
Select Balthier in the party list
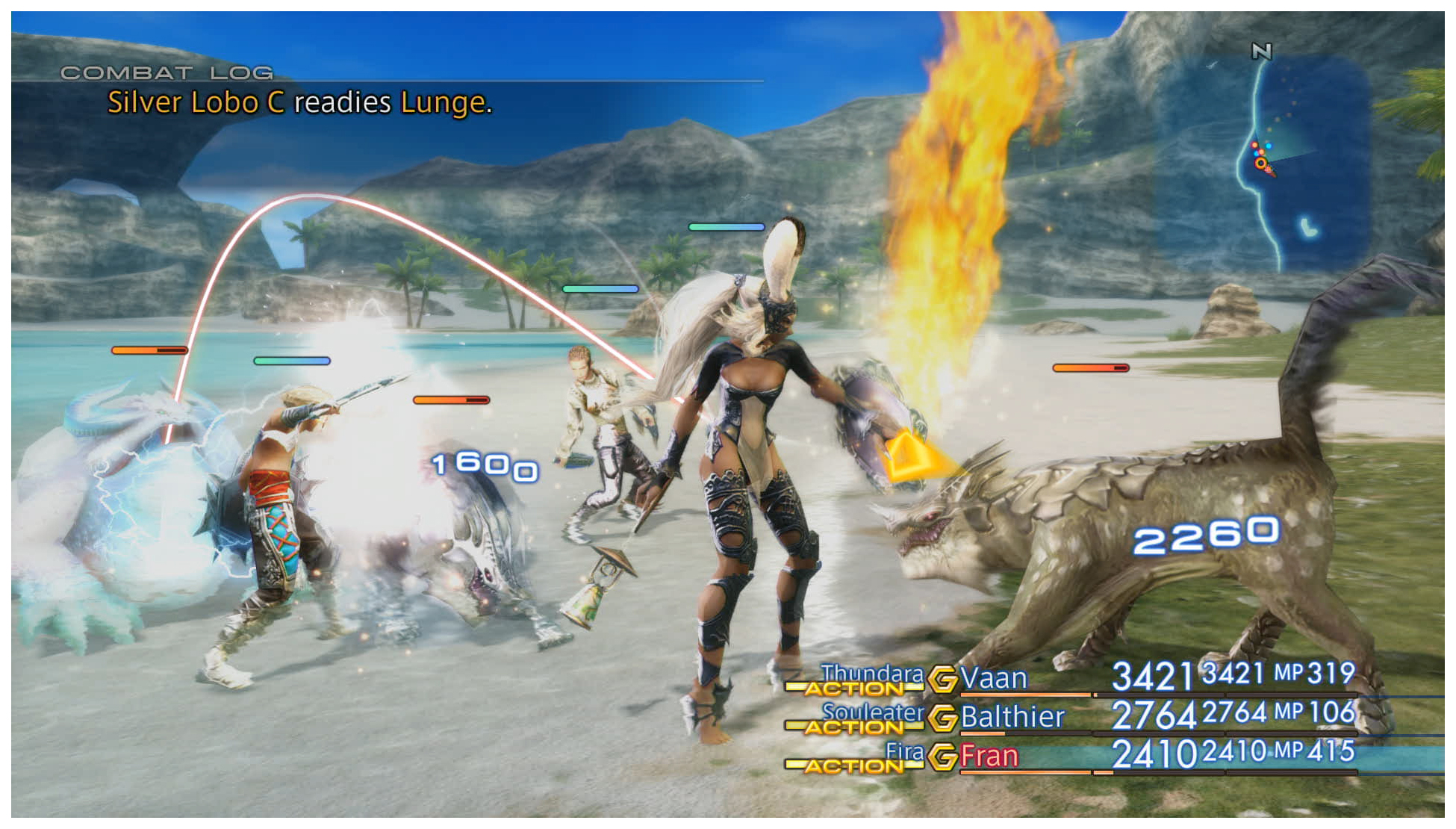(1012, 717)
